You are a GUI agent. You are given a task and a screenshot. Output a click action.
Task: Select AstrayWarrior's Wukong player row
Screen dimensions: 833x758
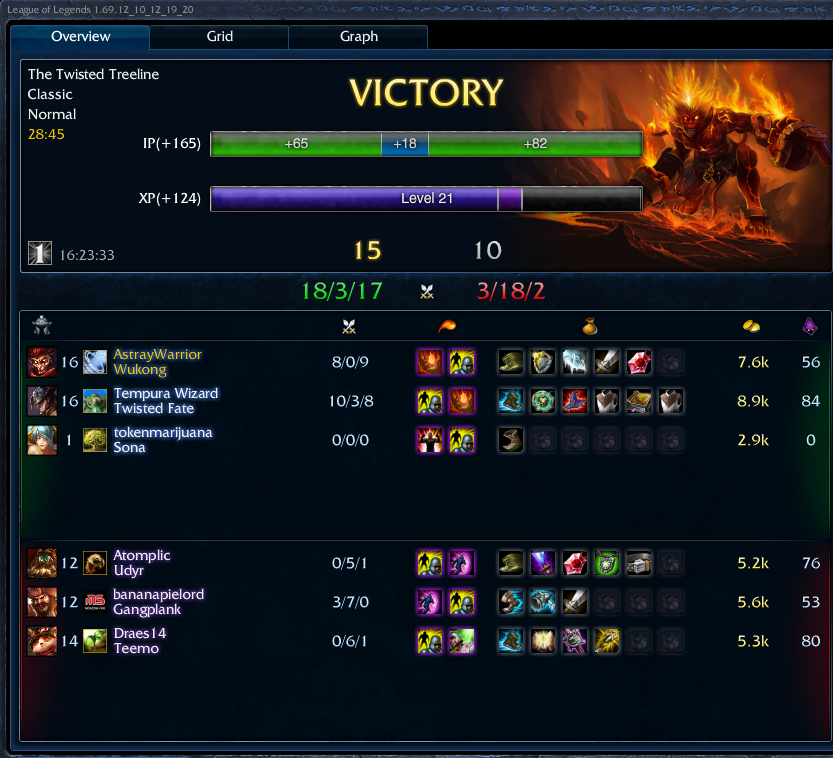coord(157,362)
